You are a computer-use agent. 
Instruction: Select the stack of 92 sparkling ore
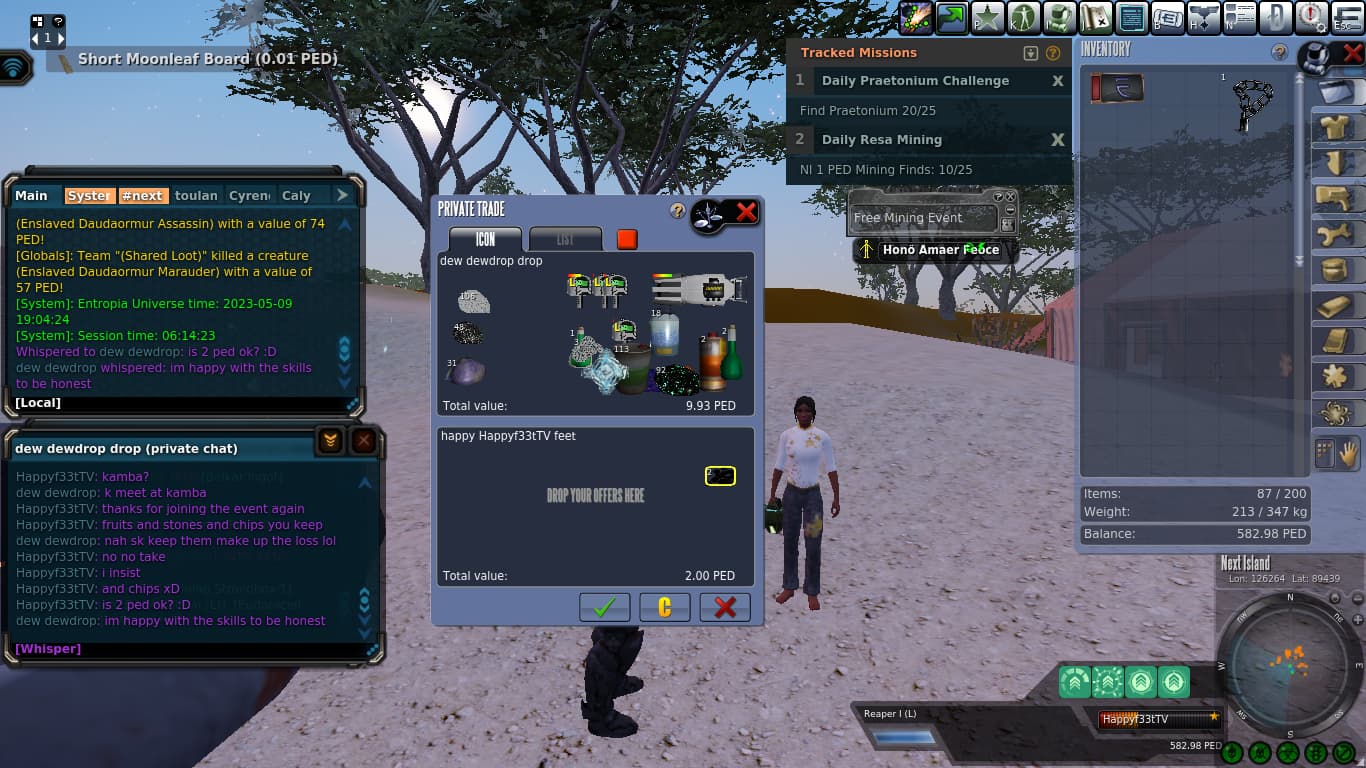(x=676, y=380)
